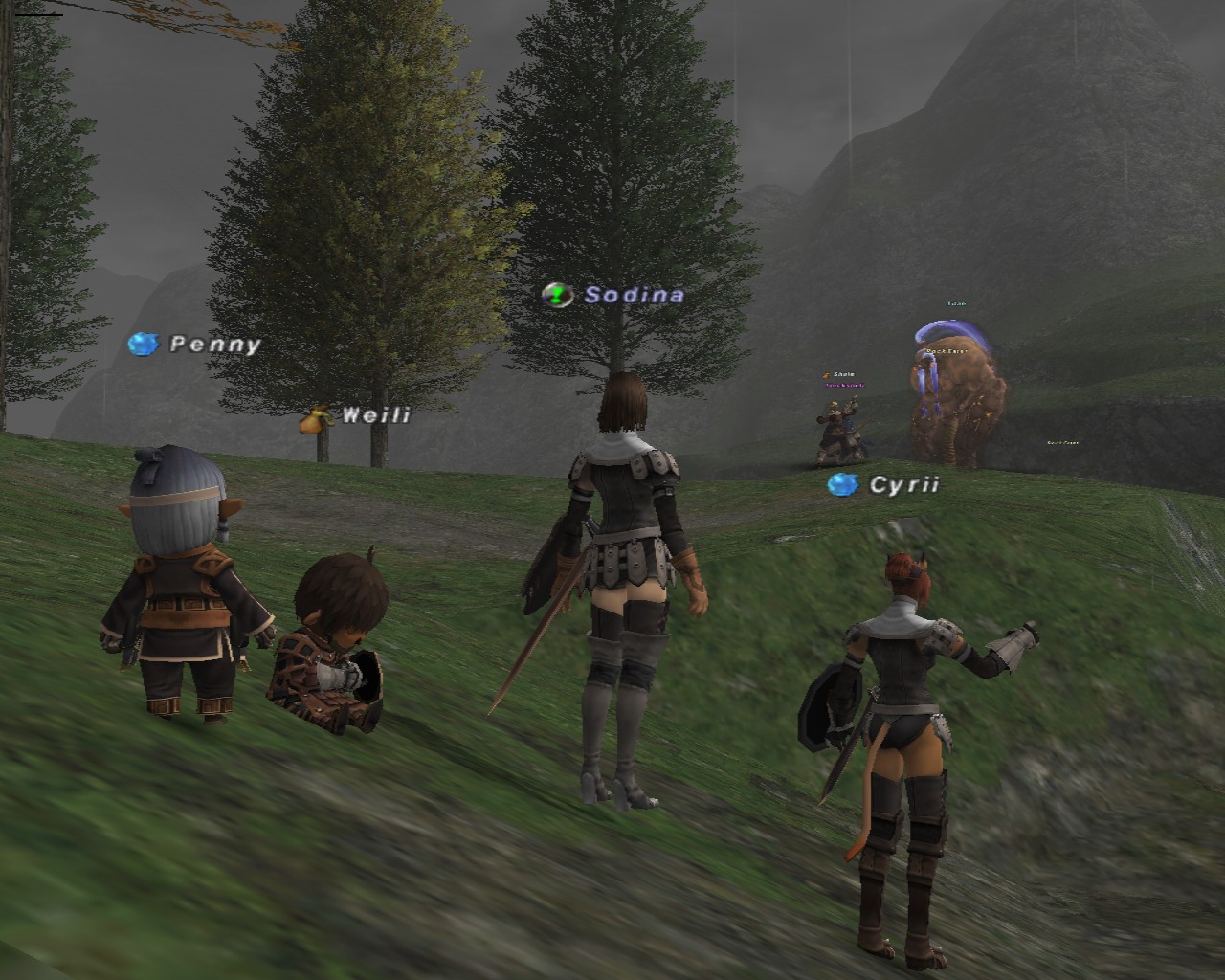
Task: Choose the Cyrii name label
Action: pyautogui.click(x=903, y=485)
